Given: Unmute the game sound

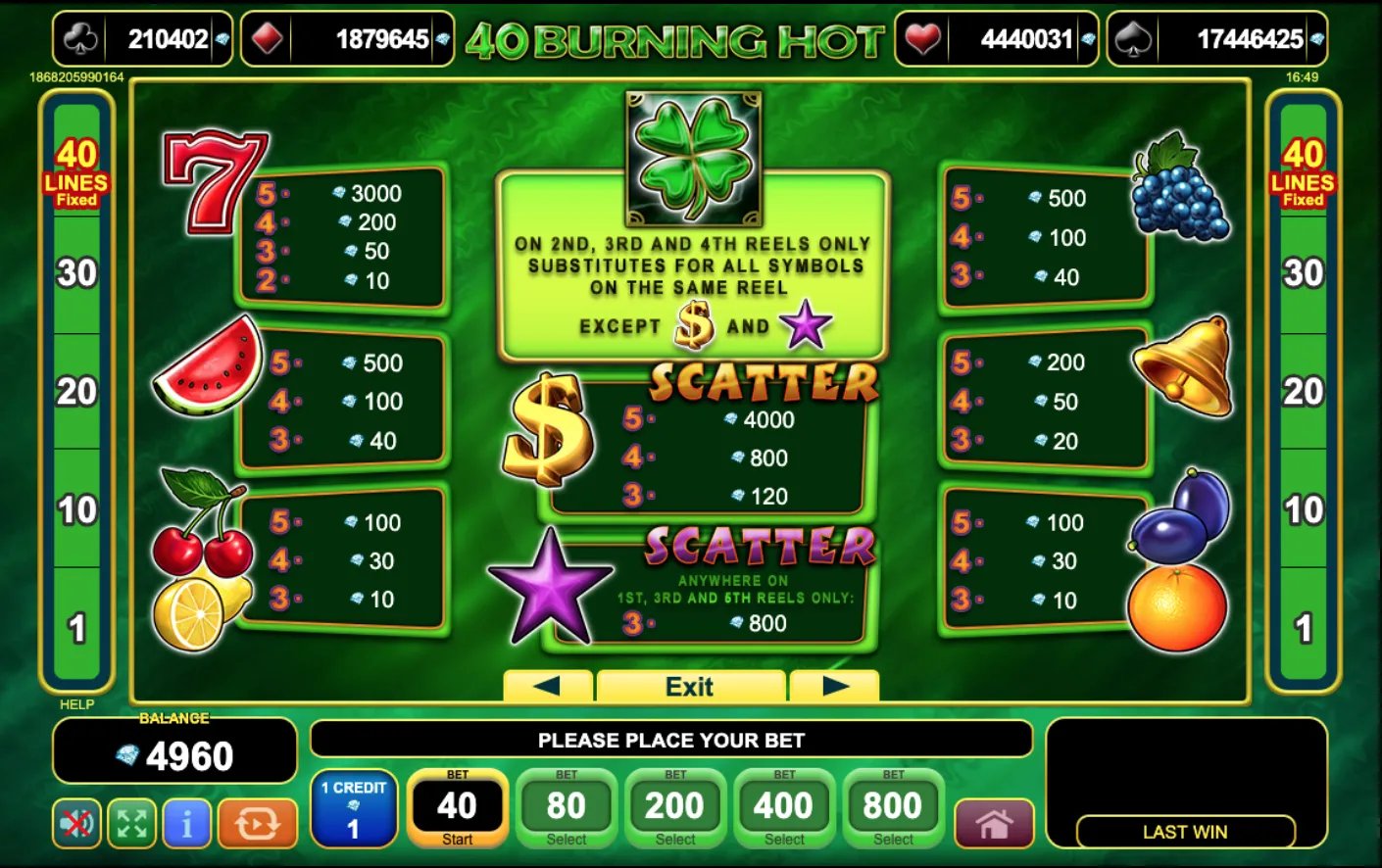Looking at the screenshot, I should (76, 824).
